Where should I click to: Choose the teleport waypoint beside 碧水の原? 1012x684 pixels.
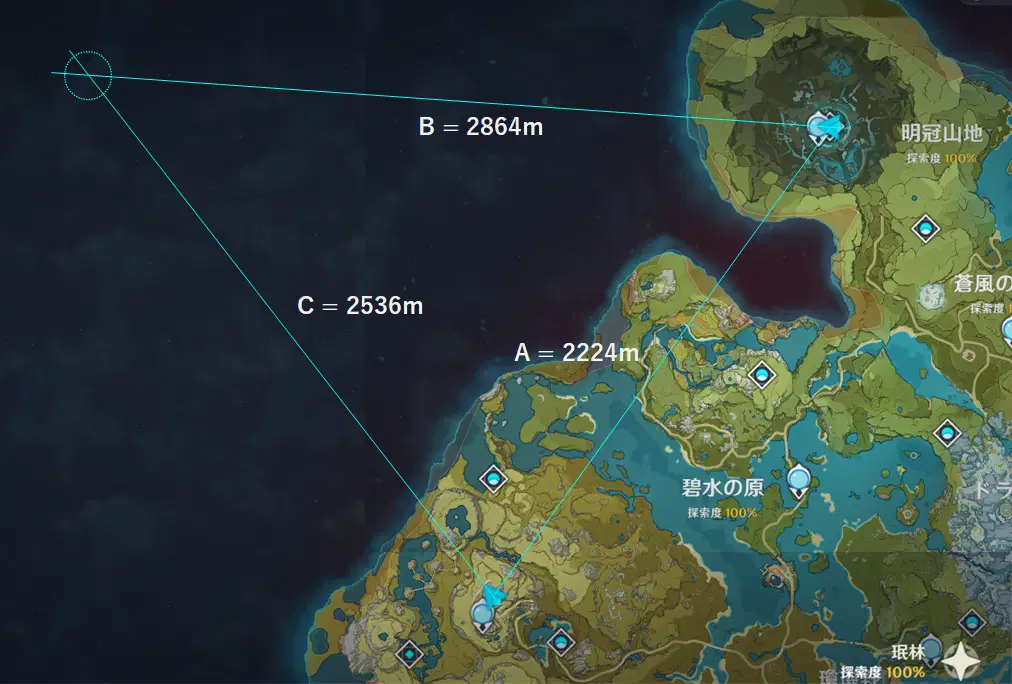tap(798, 481)
